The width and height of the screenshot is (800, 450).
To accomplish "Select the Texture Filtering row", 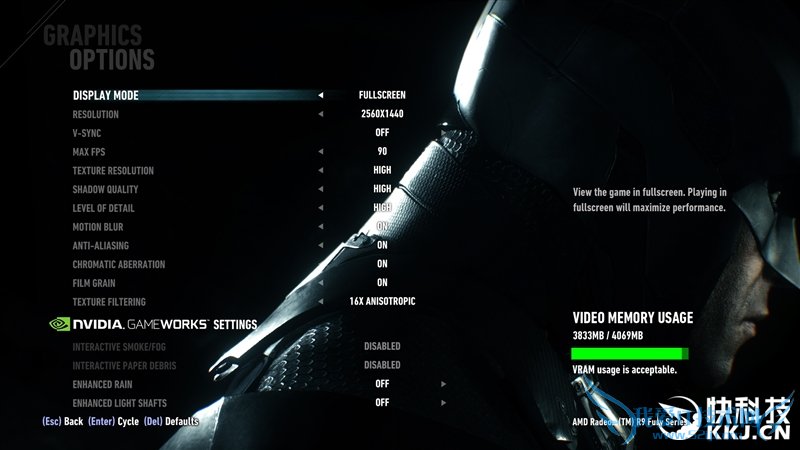I will (109, 302).
